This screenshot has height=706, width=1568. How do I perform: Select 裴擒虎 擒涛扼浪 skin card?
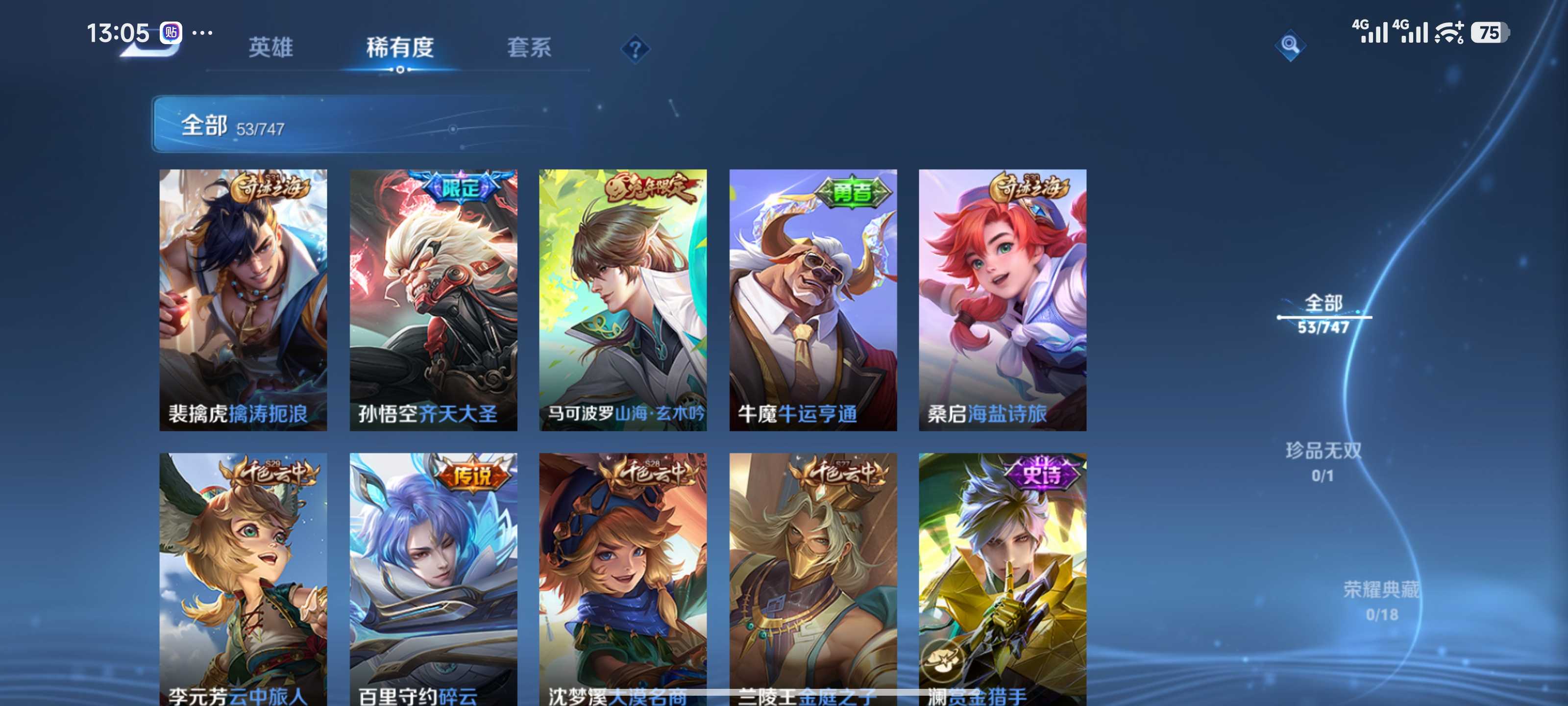tap(243, 300)
